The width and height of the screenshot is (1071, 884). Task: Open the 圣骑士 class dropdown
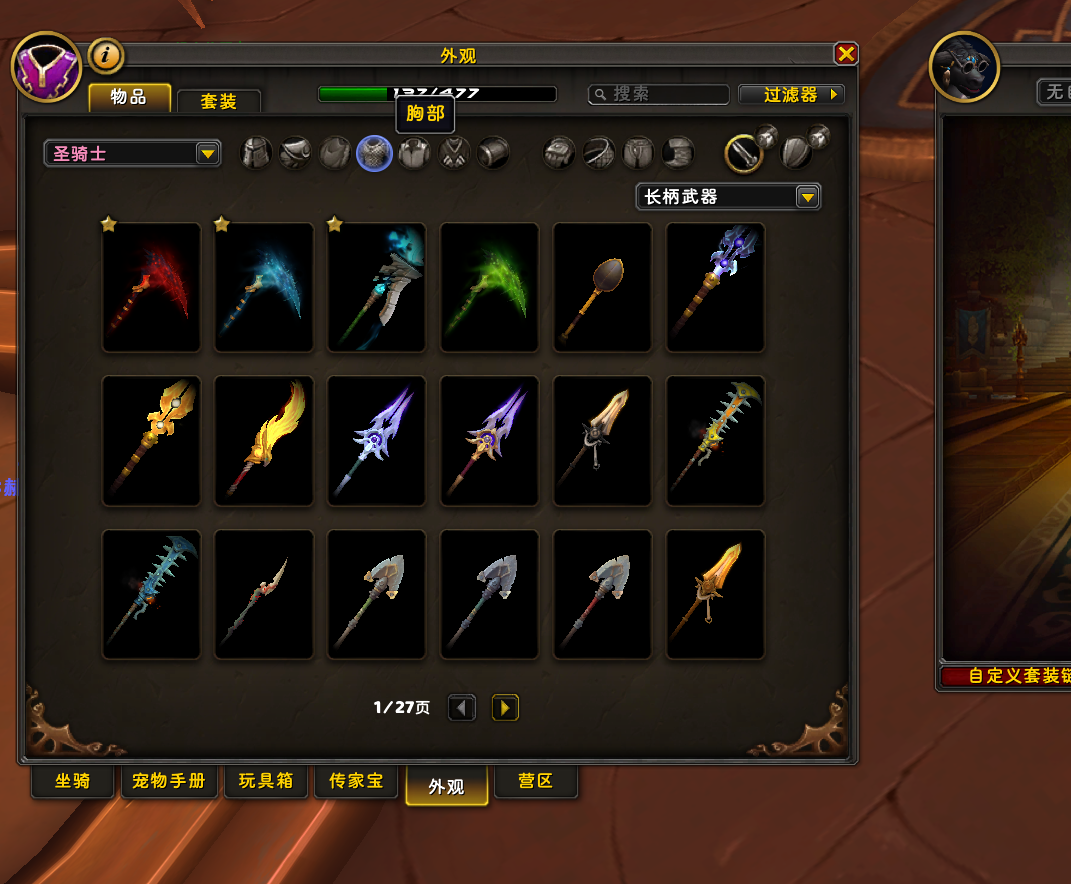(132, 154)
